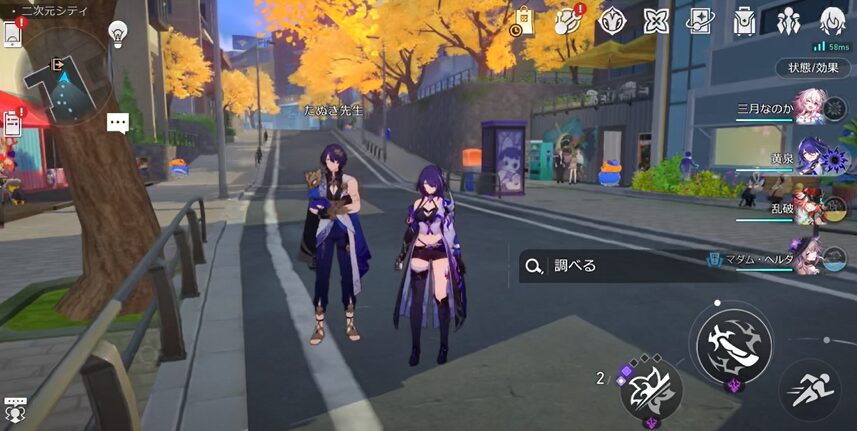
Task: Switch to party member 三月なのか
Action: [x=808, y=112]
